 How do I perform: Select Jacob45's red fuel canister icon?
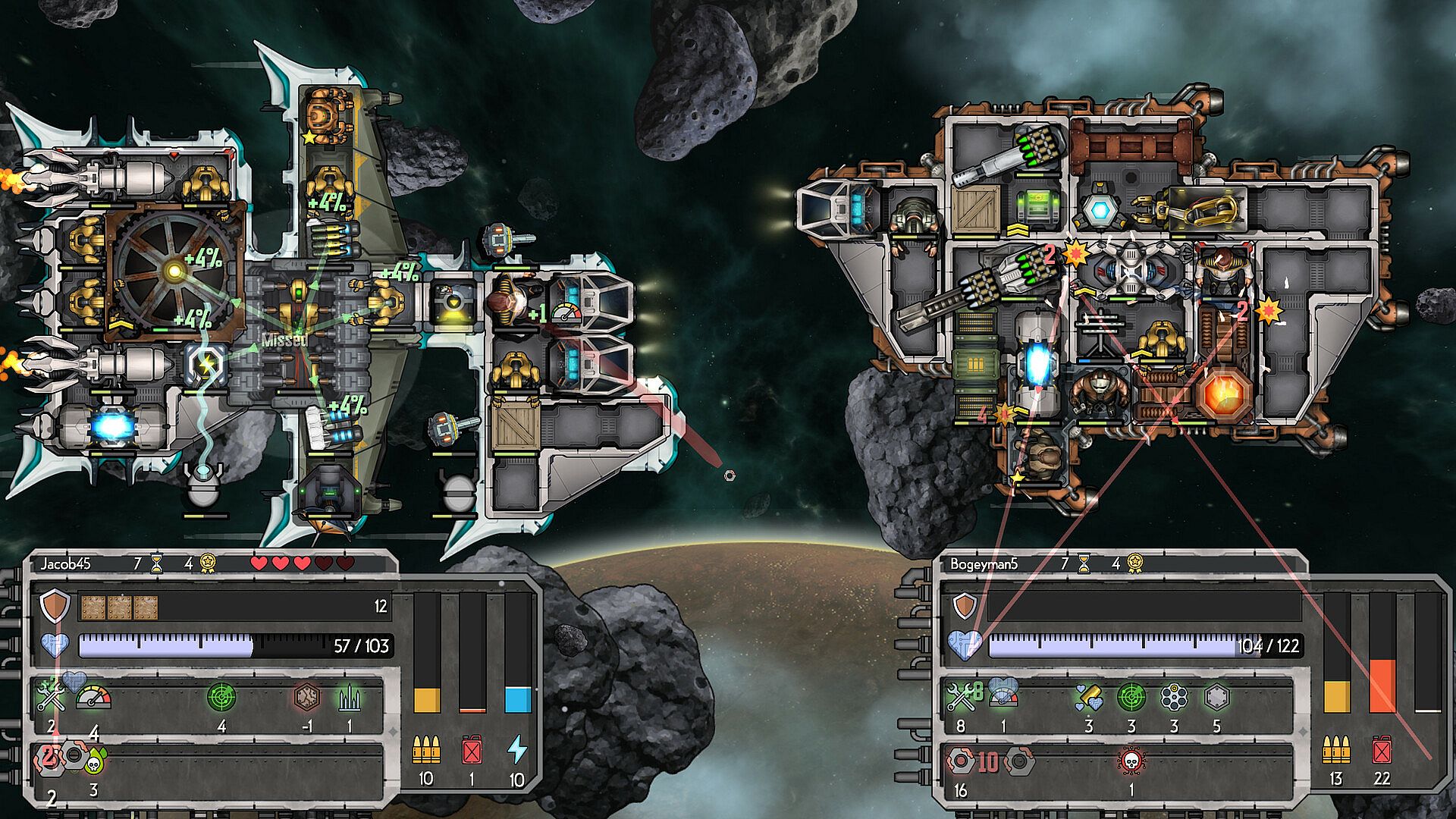pos(472,750)
